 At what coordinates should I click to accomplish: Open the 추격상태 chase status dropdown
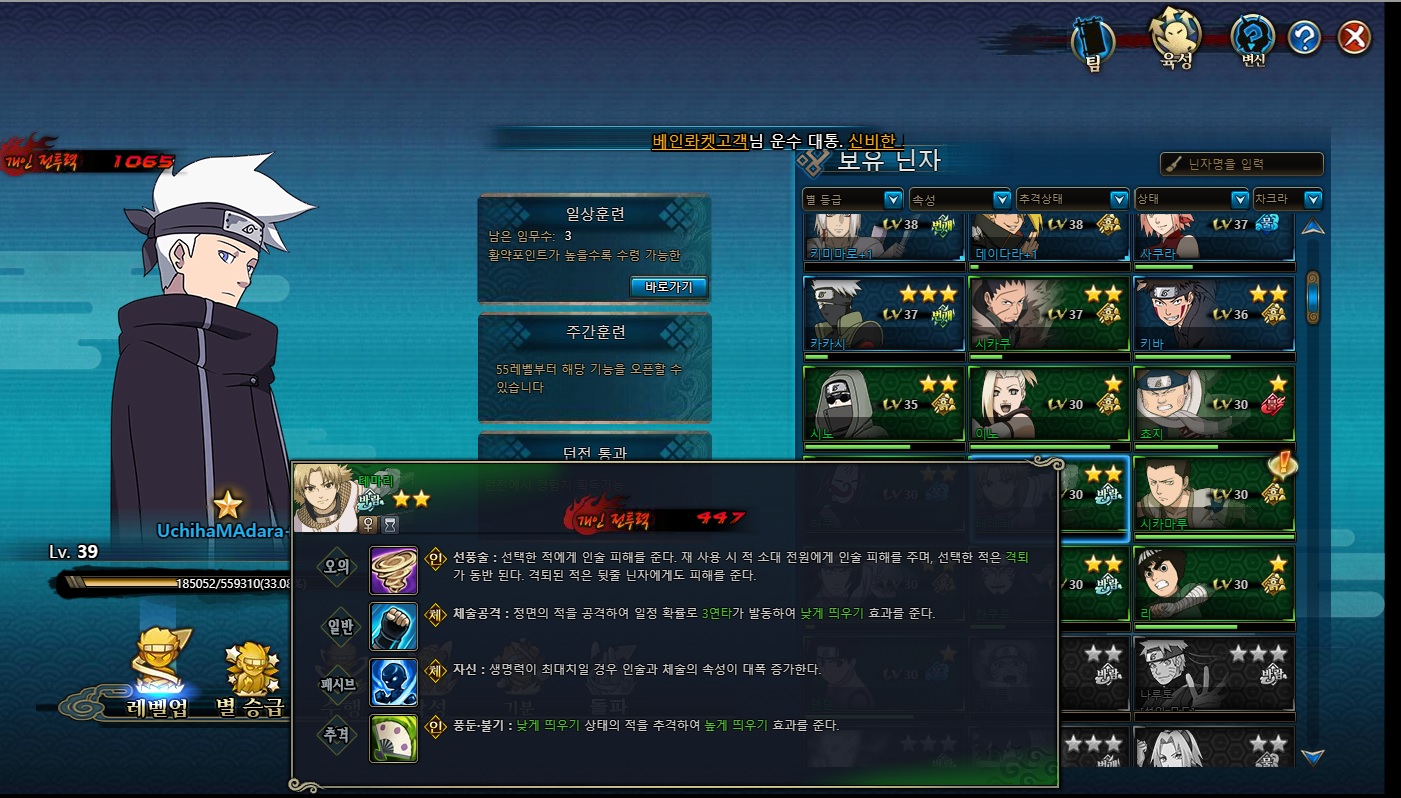pos(1072,199)
